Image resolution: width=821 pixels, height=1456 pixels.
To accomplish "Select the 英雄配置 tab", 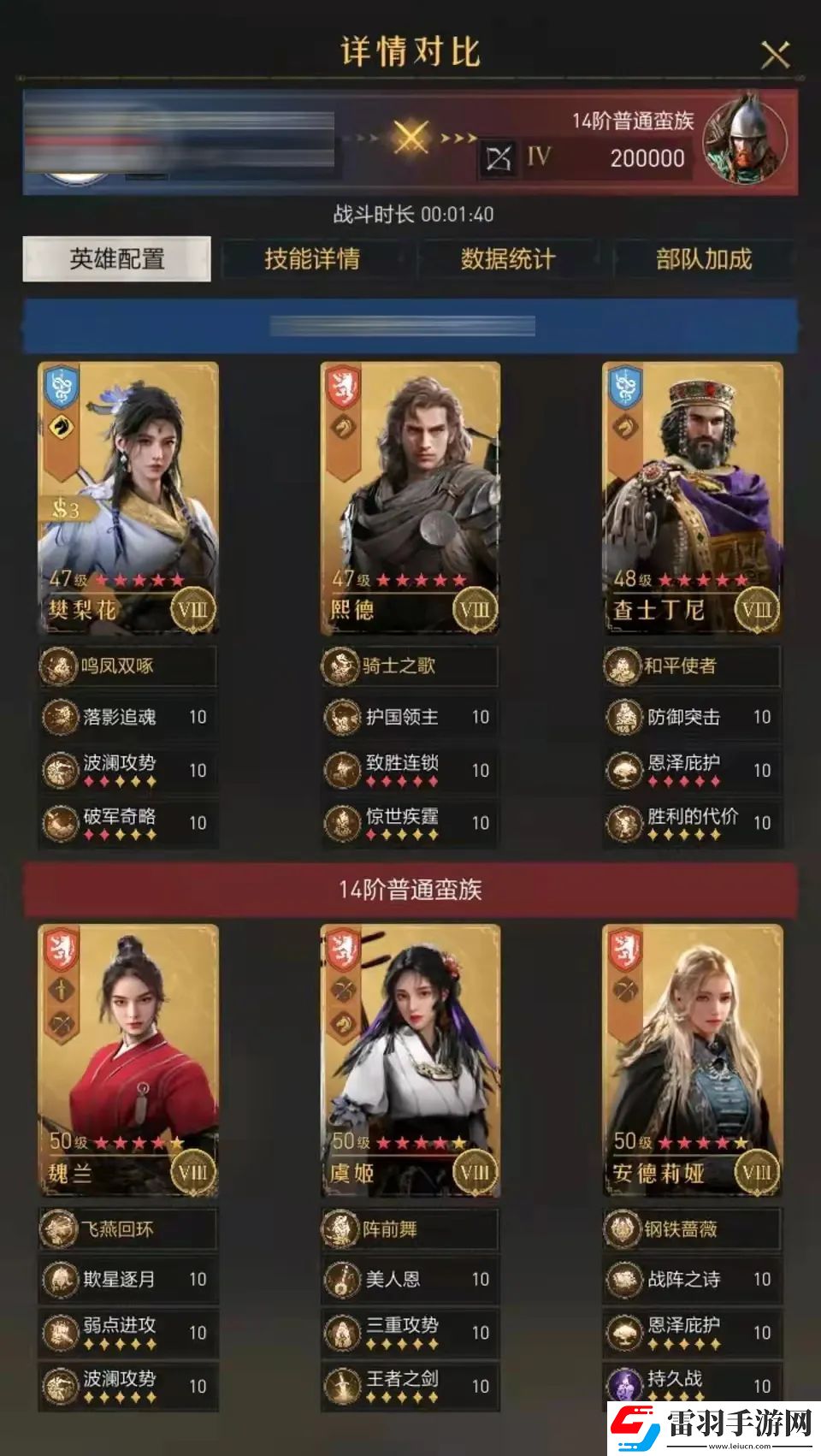I will click(x=116, y=258).
